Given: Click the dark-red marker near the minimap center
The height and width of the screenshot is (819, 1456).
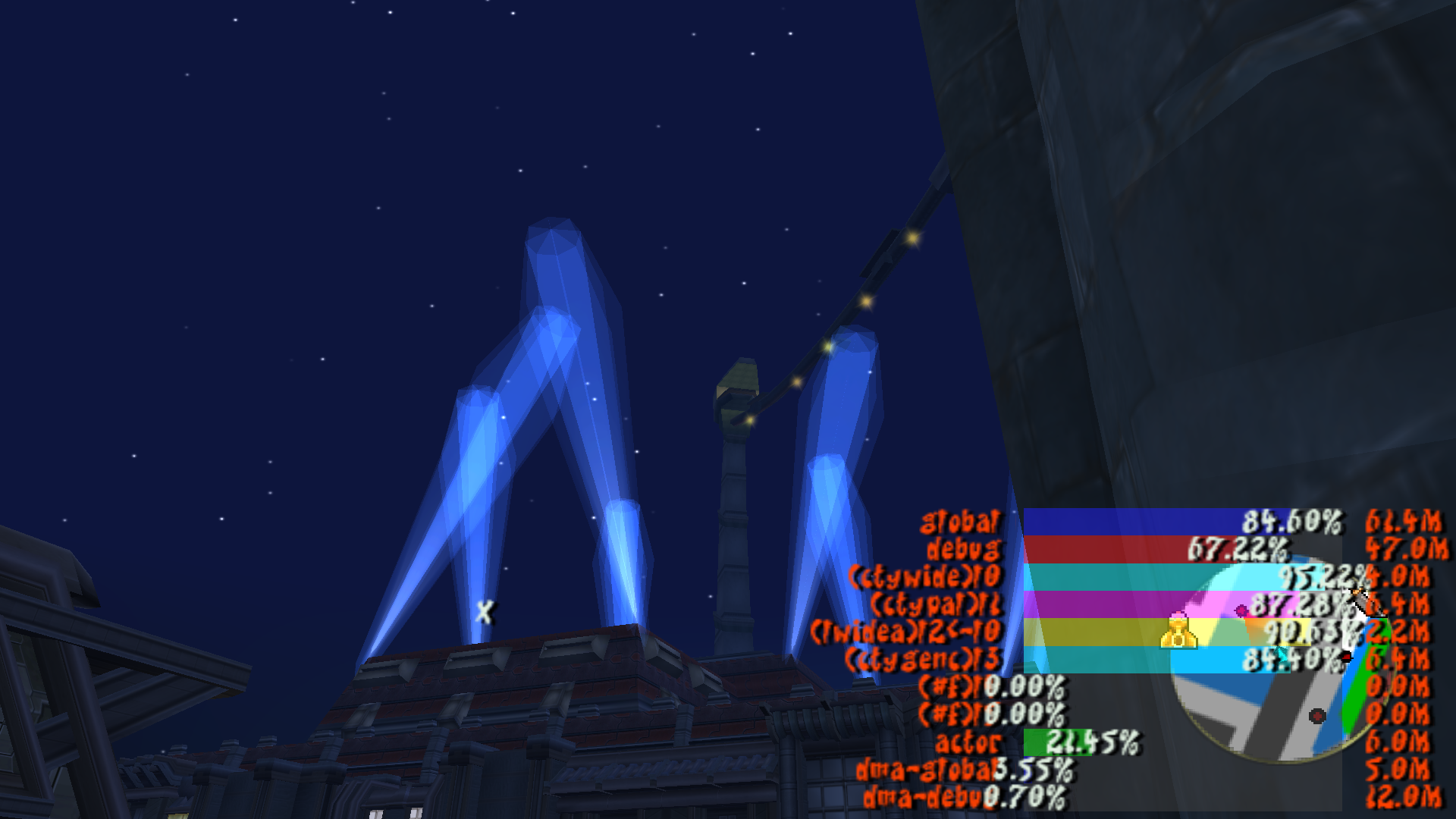Looking at the screenshot, I should click(1317, 716).
